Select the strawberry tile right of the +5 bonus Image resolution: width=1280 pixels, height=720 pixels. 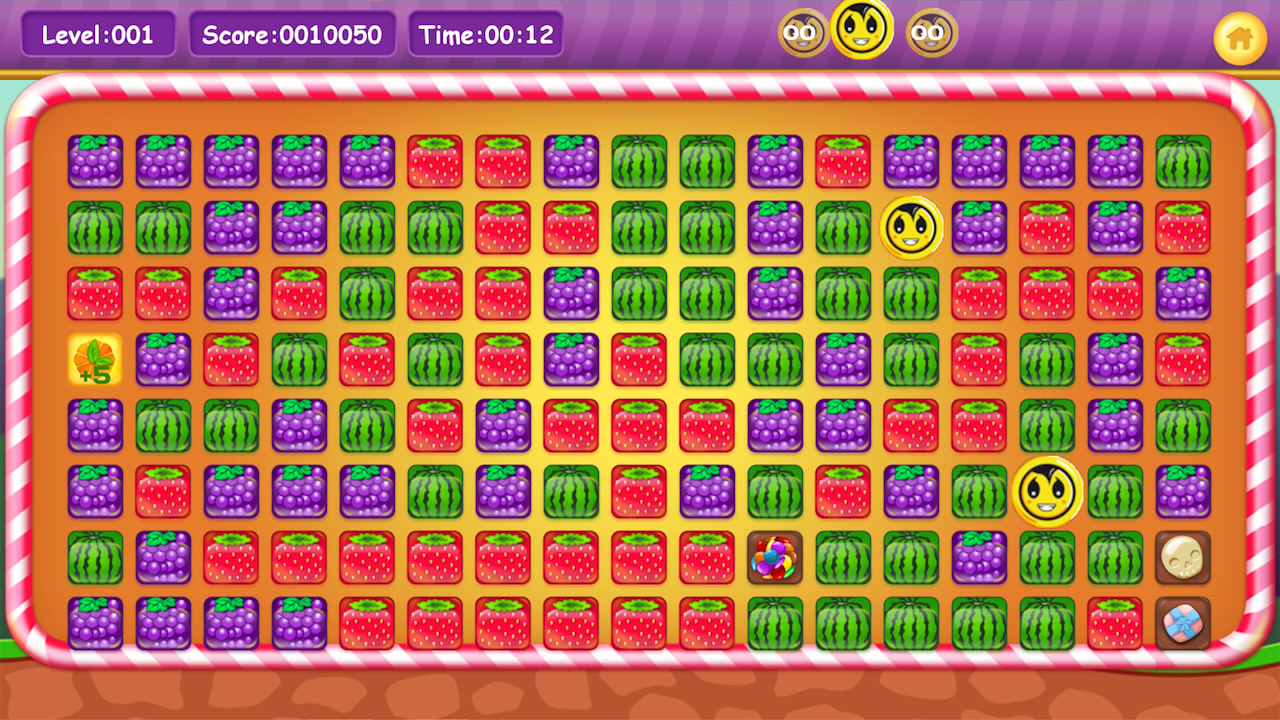coord(231,360)
